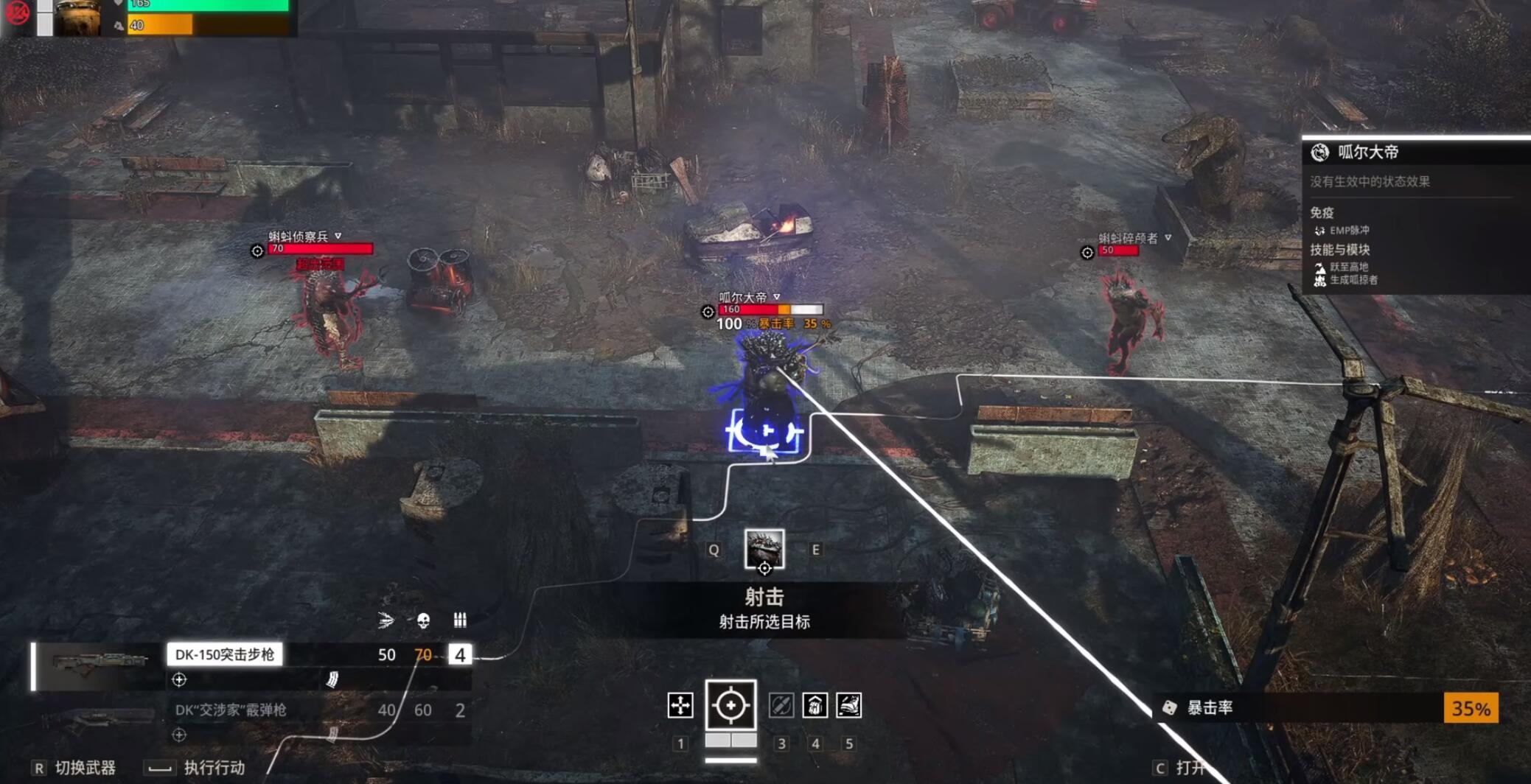Image resolution: width=1531 pixels, height=784 pixels.
Task: Select the move action icon
Action: click(682, 706)
